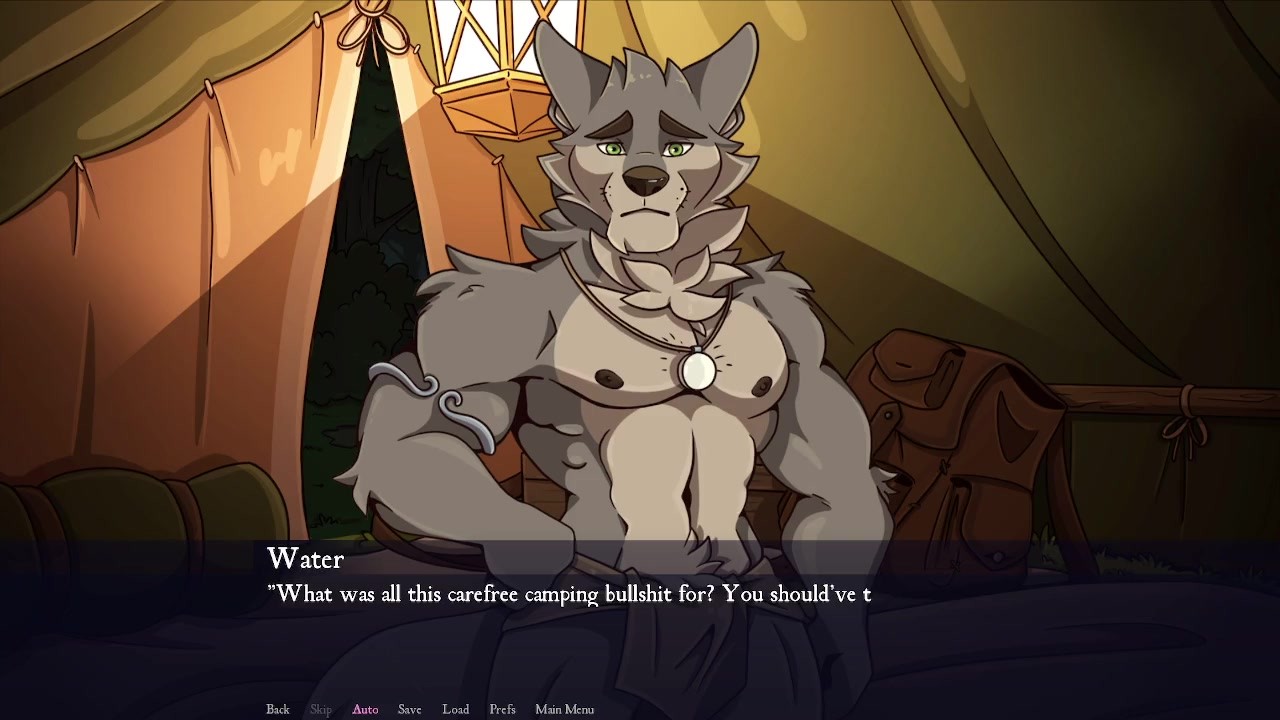
Task: Toggle Auto dialogue advance
Action: 365,709
